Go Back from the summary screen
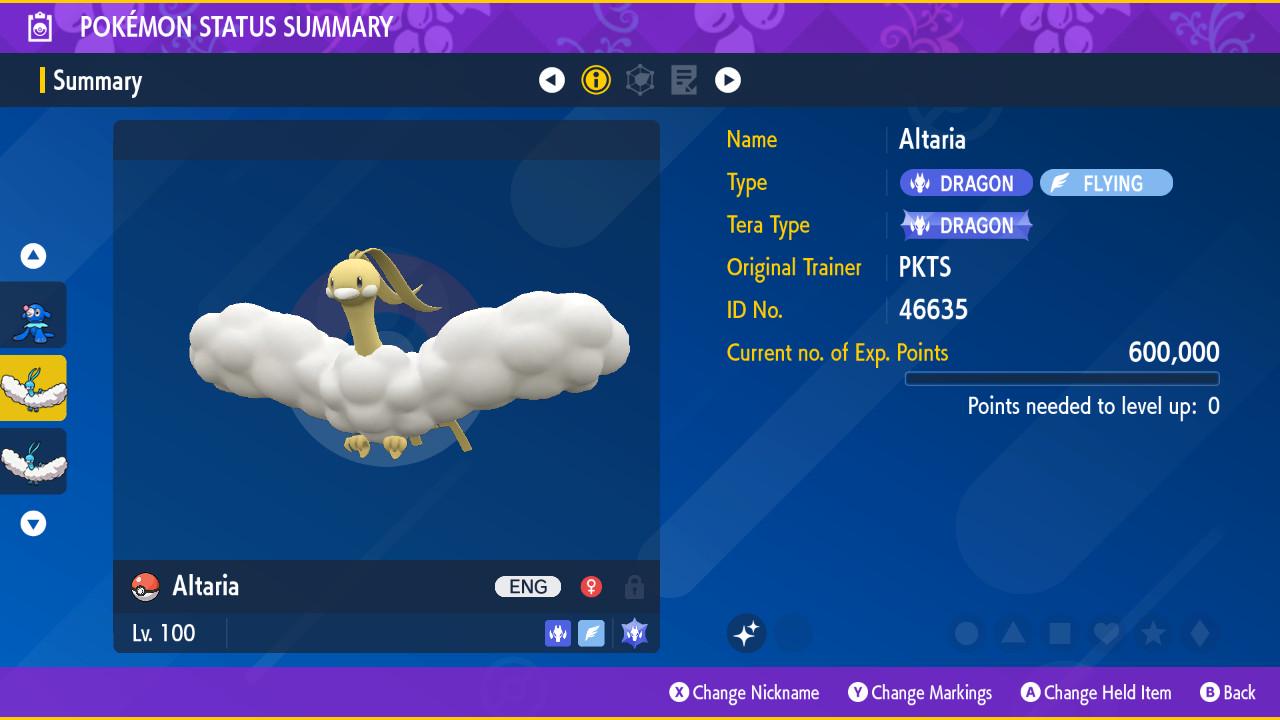The image size is (1280, 720). pos(1228,692)
